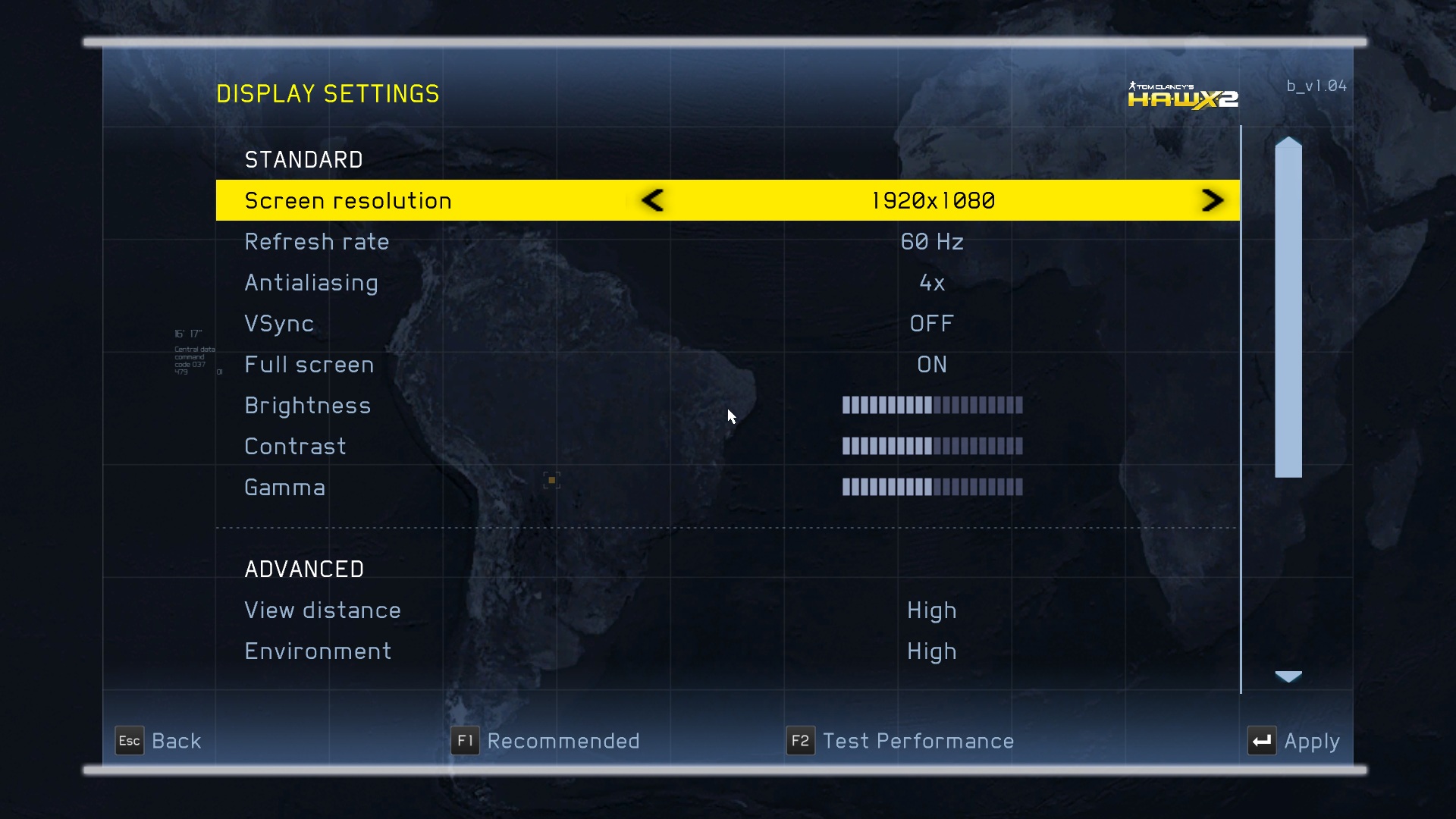The width and height of the screenshot is (1456, 819).
Task: Select the Screen resolution row
Action: pyautogui.click(x=348, y=201)
